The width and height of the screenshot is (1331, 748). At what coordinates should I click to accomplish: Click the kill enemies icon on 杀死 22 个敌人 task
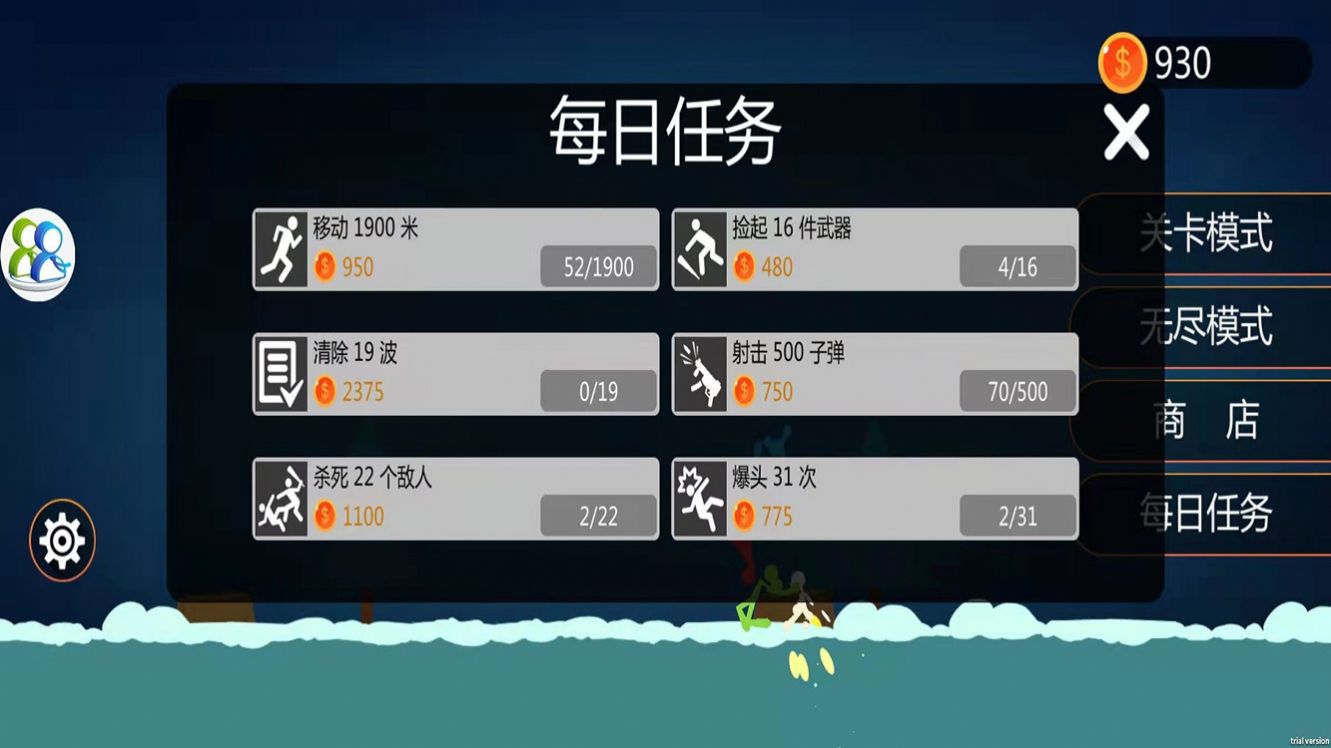coord(281,501)
